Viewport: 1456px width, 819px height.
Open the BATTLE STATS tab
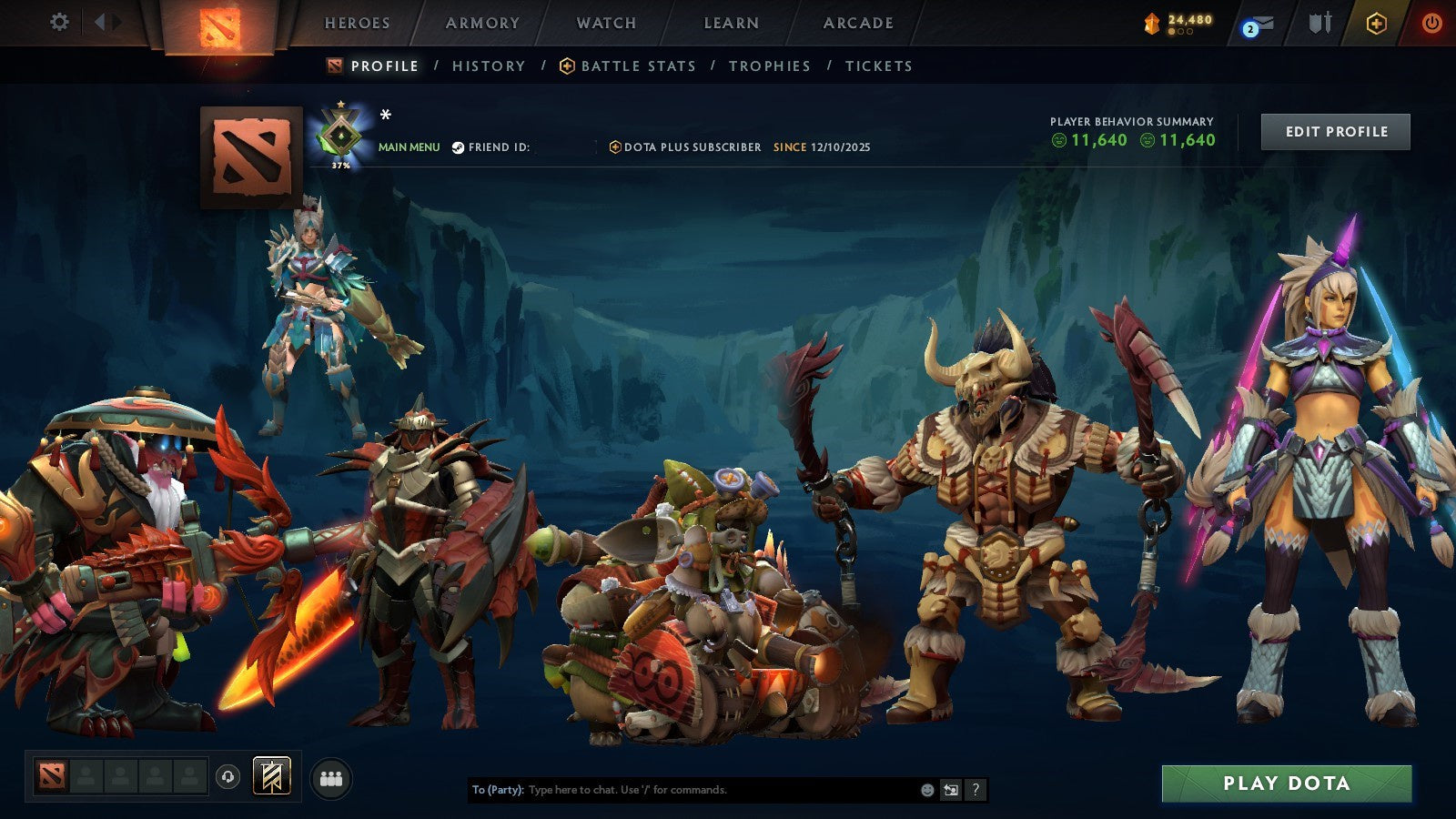[638, 66]
